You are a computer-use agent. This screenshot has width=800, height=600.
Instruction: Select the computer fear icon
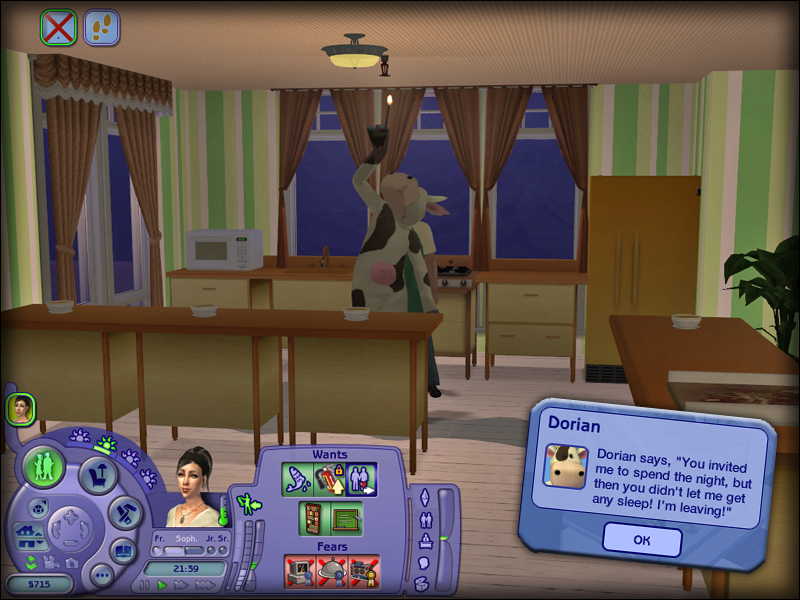point(300,572)
